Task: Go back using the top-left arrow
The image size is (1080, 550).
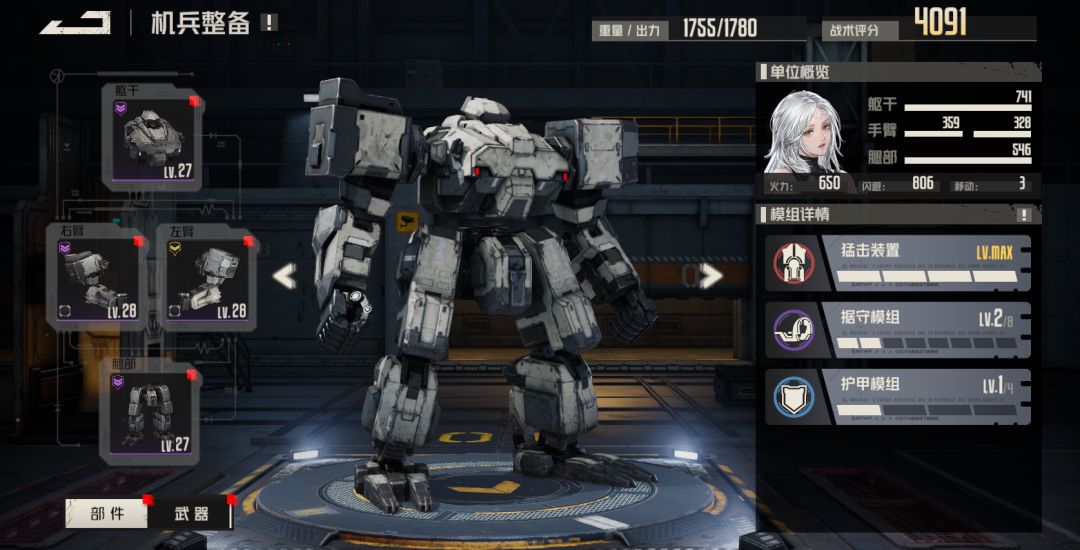Action: [75, 22]
